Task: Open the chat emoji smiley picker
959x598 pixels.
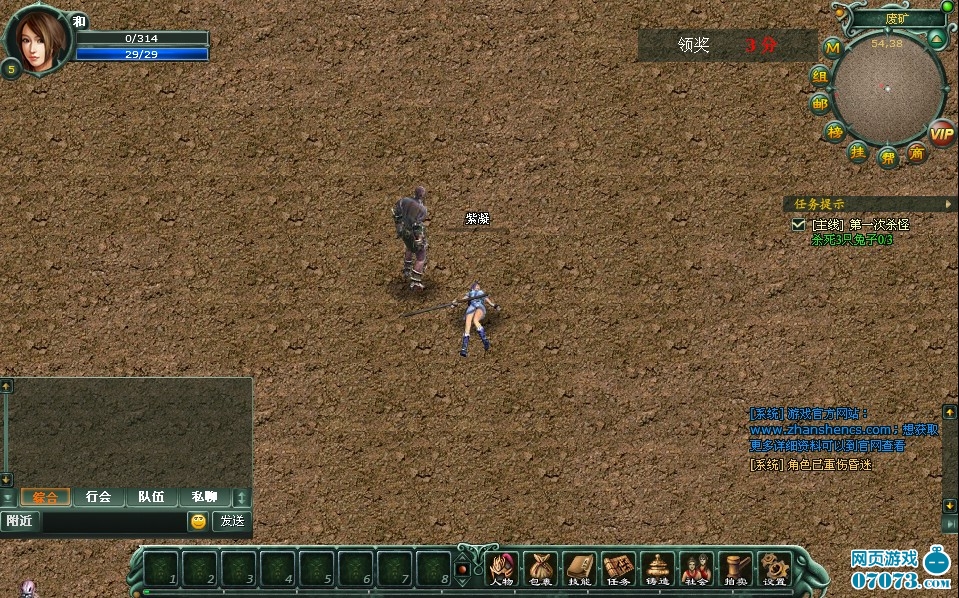Action: click(198, 521)
